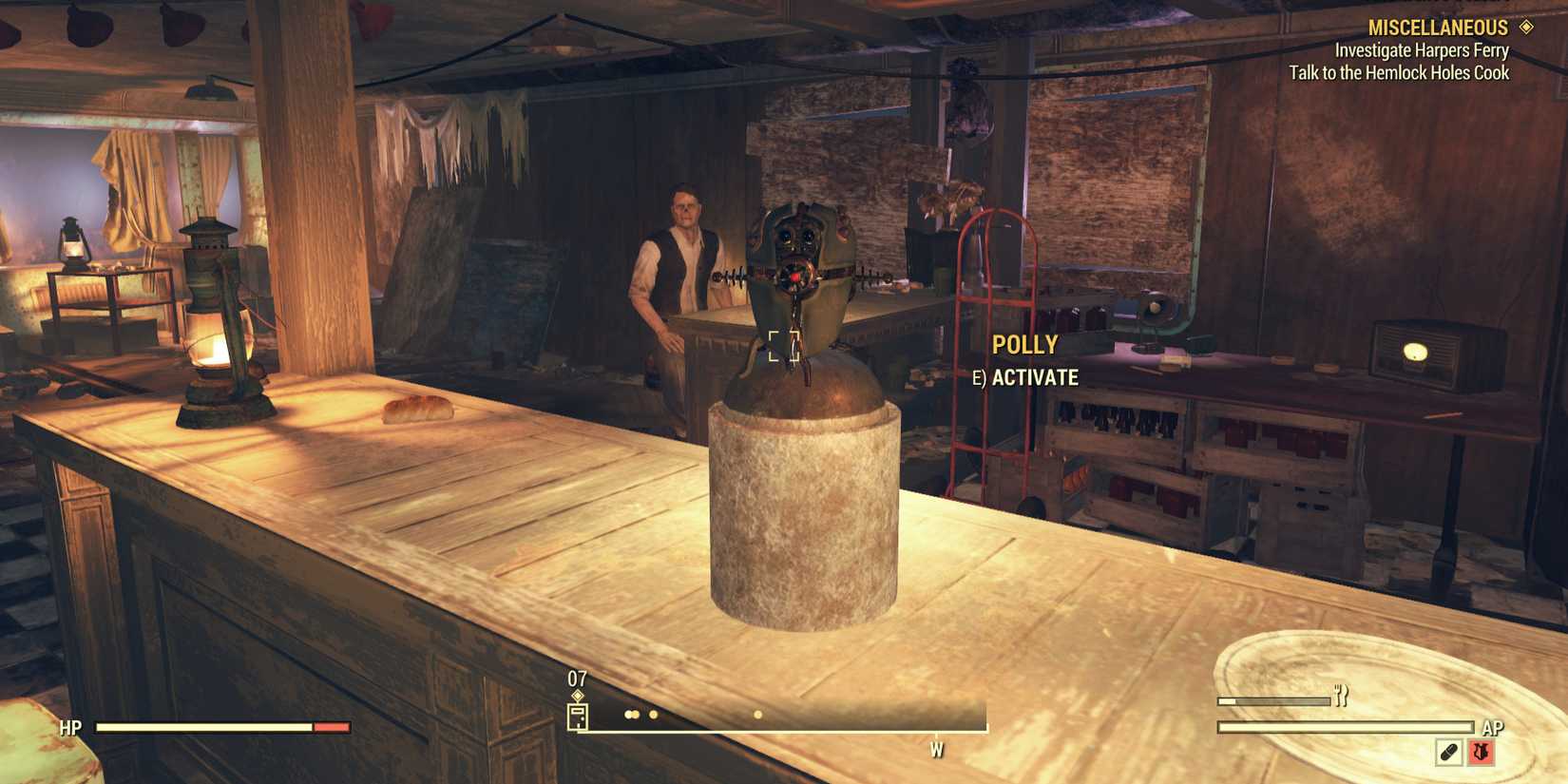Click the hunger progress bar
This screenshot has height=784, width=1568.
1273,700
